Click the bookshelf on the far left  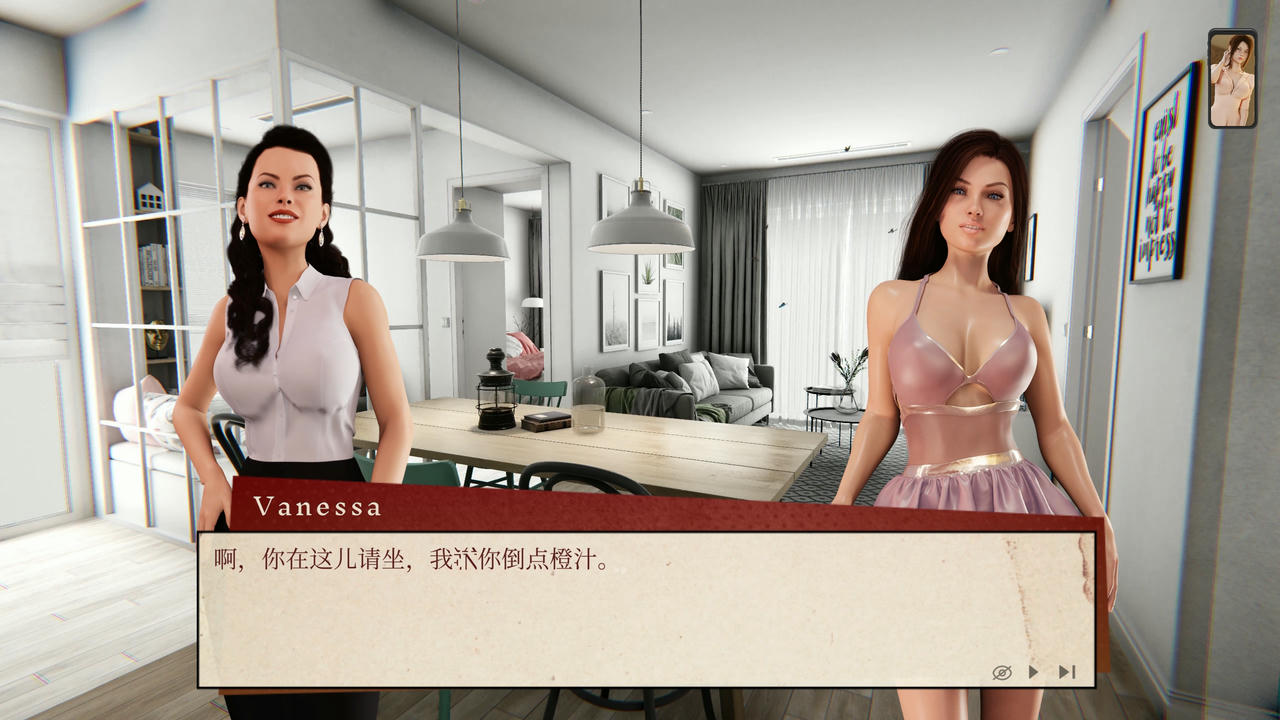coord(152,260)
